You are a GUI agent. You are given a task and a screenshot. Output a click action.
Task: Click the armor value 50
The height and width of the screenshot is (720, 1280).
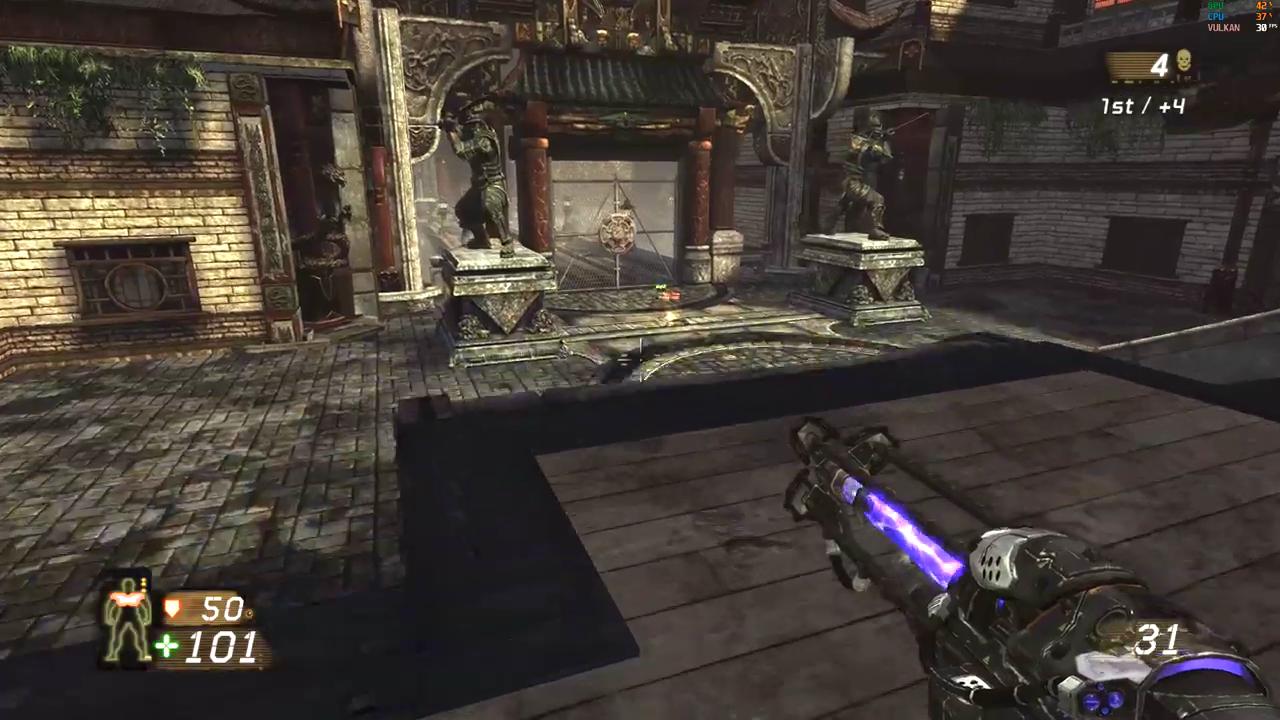point(222,608)
